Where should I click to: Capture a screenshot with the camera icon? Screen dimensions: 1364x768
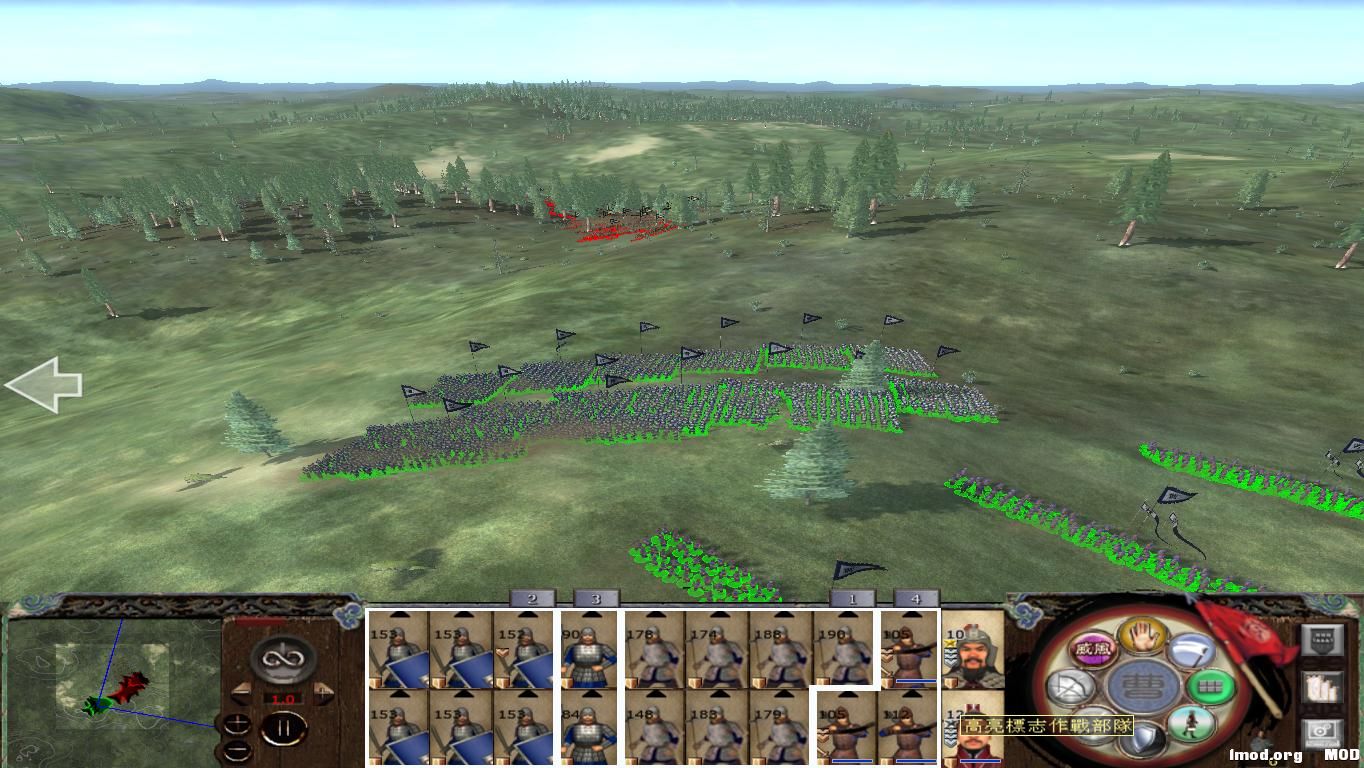click(1323, 731)
